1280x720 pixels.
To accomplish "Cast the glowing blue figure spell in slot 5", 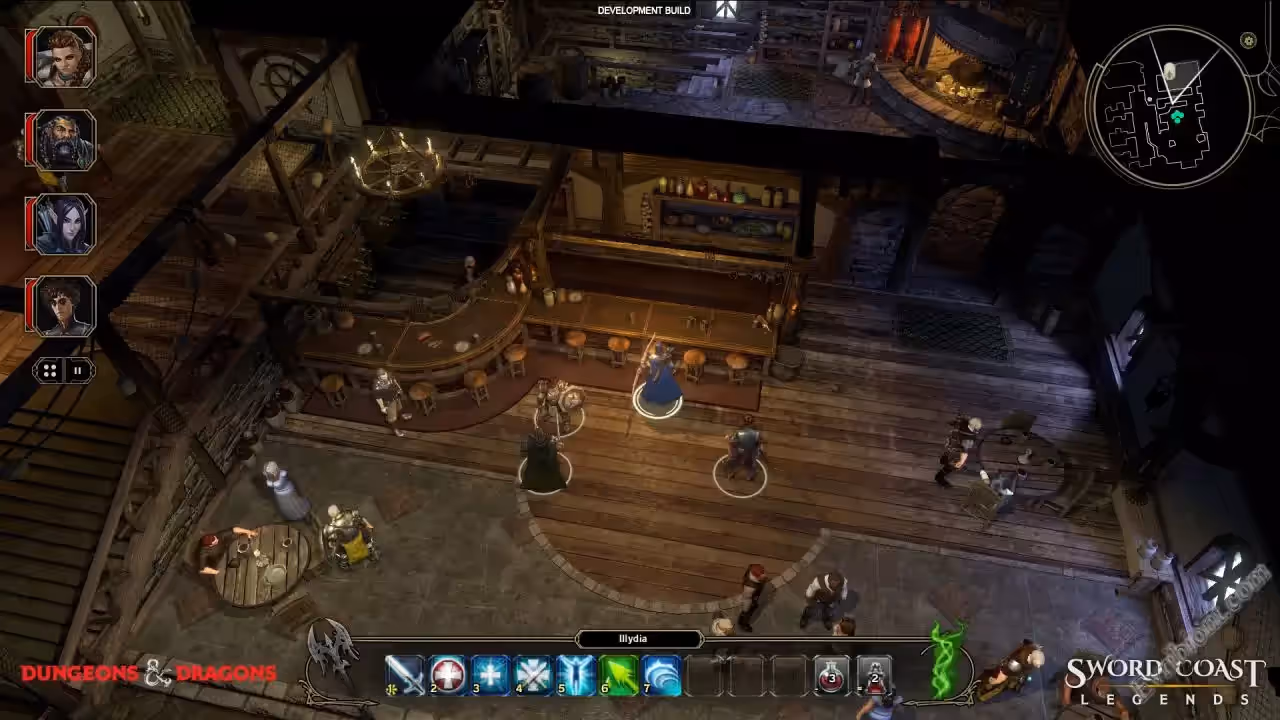I will [x=577, y=676].
